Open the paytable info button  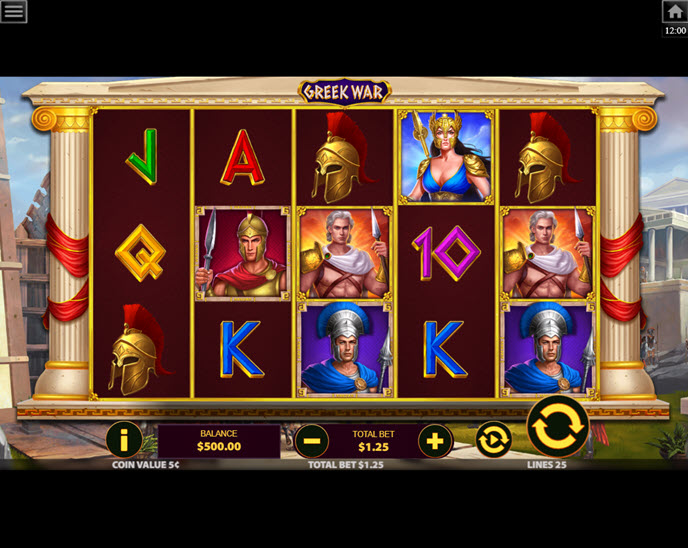click(124, 439)
